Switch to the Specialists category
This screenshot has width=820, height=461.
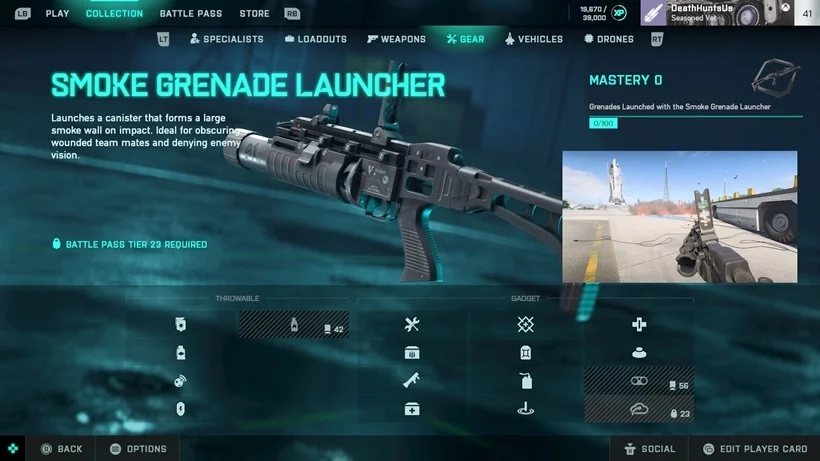pyautogui.click(x=225, y=39)
